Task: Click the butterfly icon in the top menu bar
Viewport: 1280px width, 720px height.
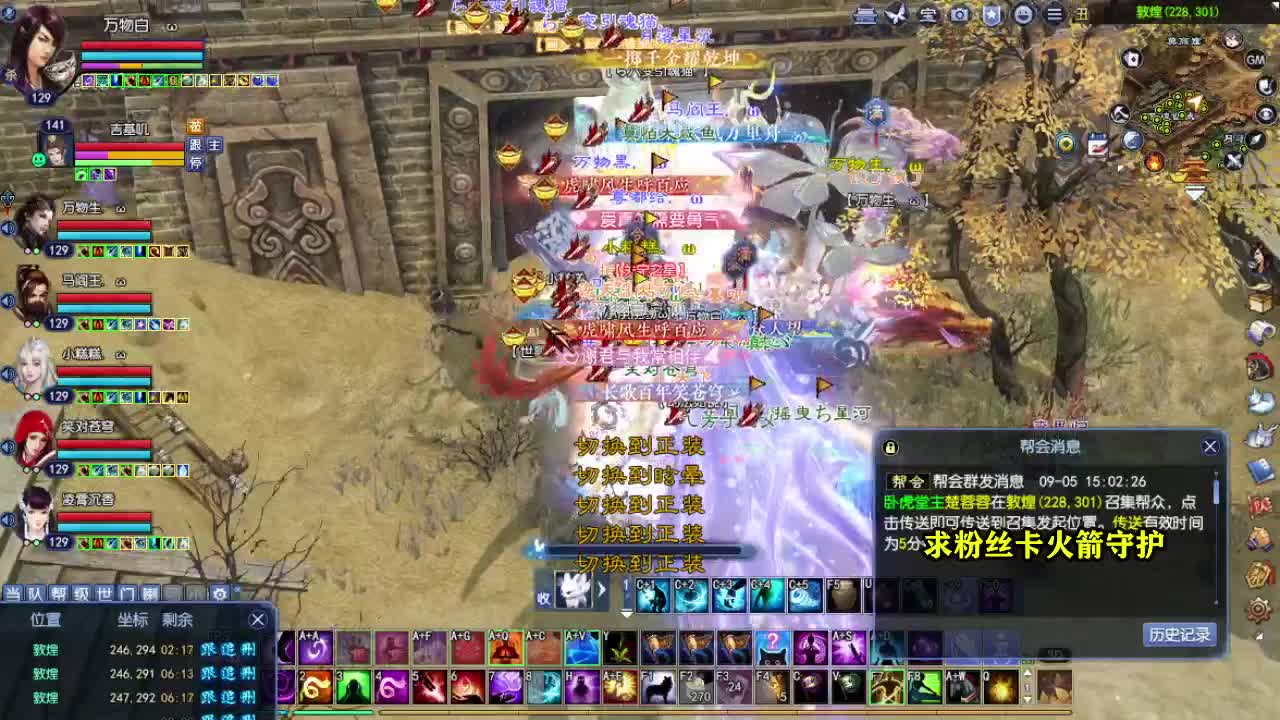Action: tap(896, 15)
